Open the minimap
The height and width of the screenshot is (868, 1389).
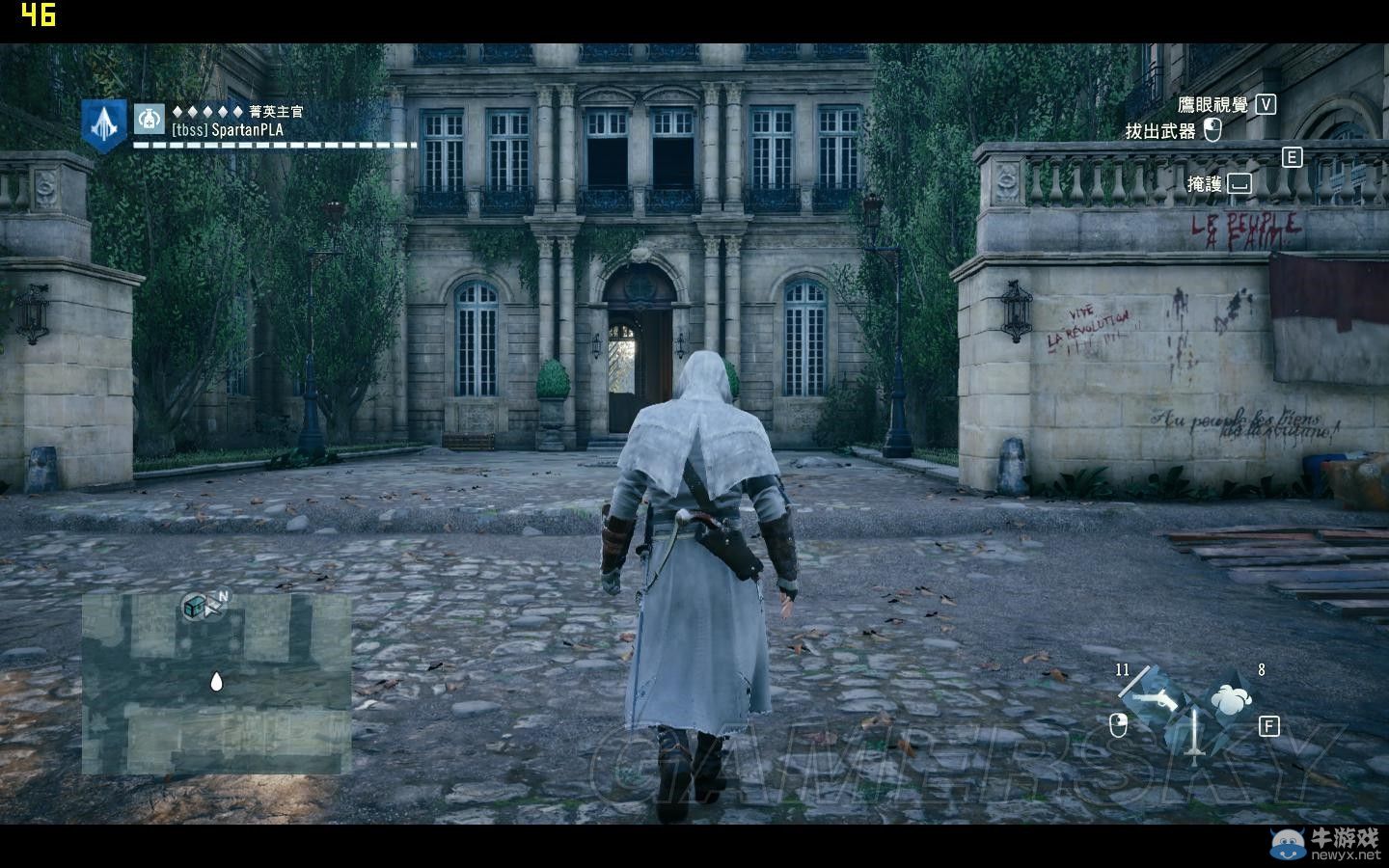pos(216,683)
